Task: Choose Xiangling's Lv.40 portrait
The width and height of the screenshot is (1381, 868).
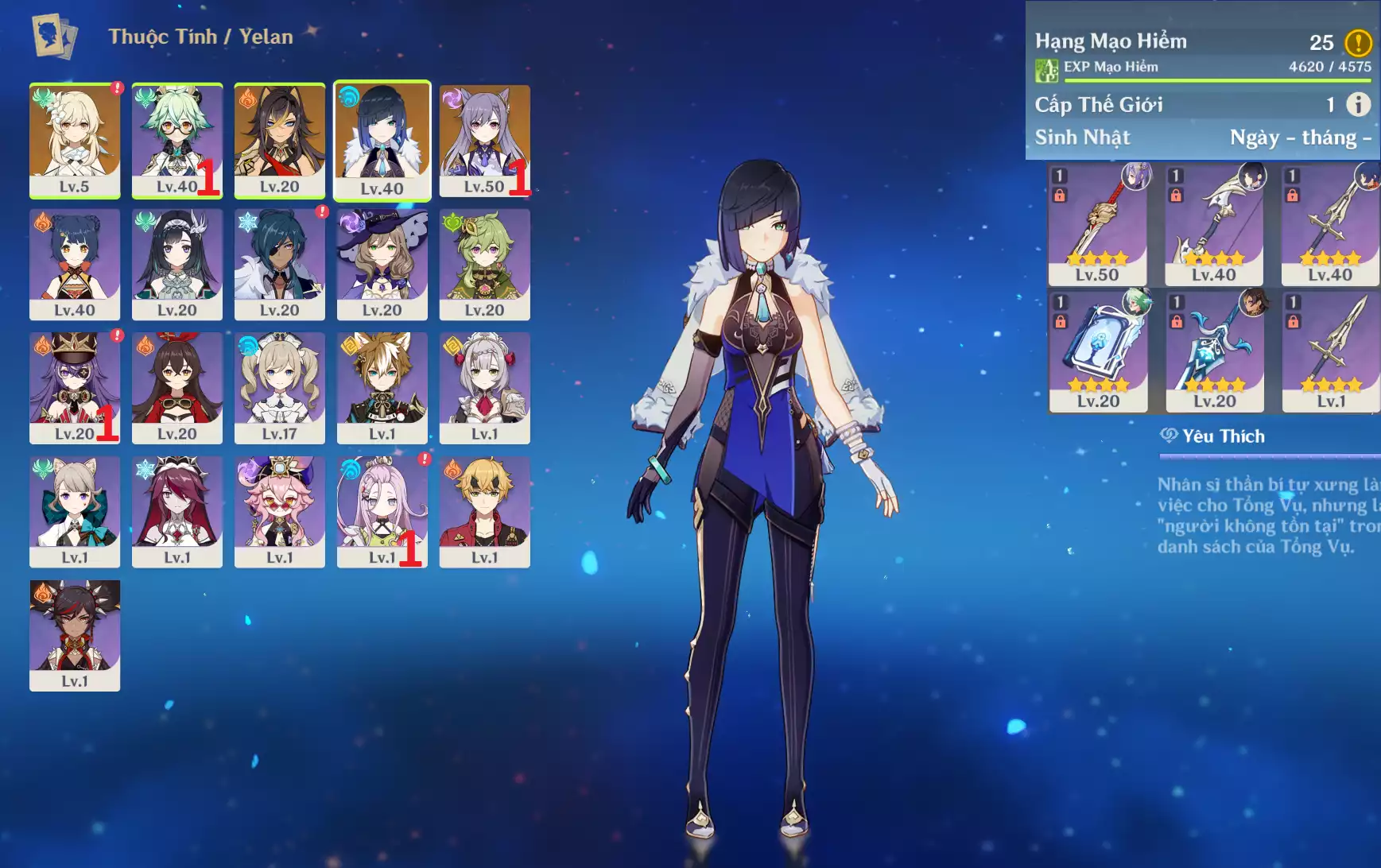Action: coord(75,264)
